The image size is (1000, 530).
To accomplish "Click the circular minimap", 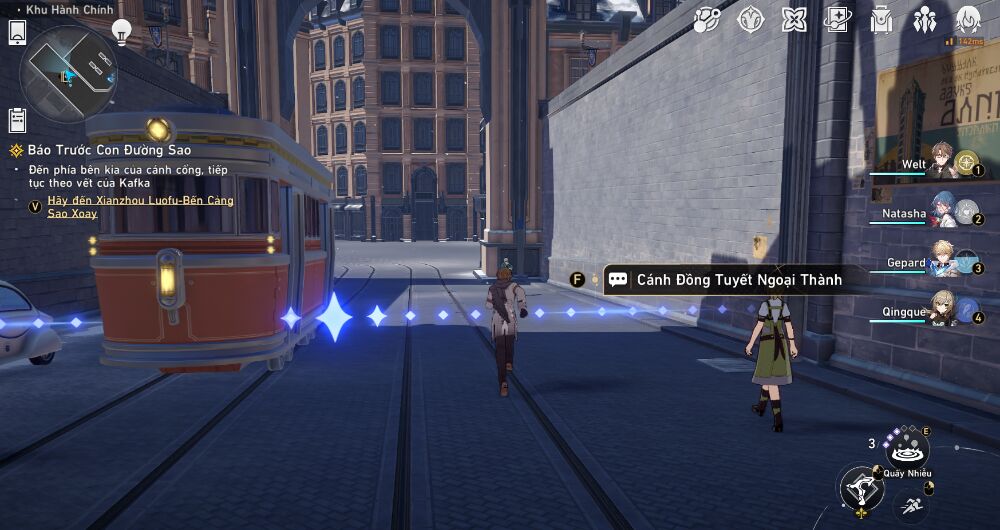I will (69, 73).
